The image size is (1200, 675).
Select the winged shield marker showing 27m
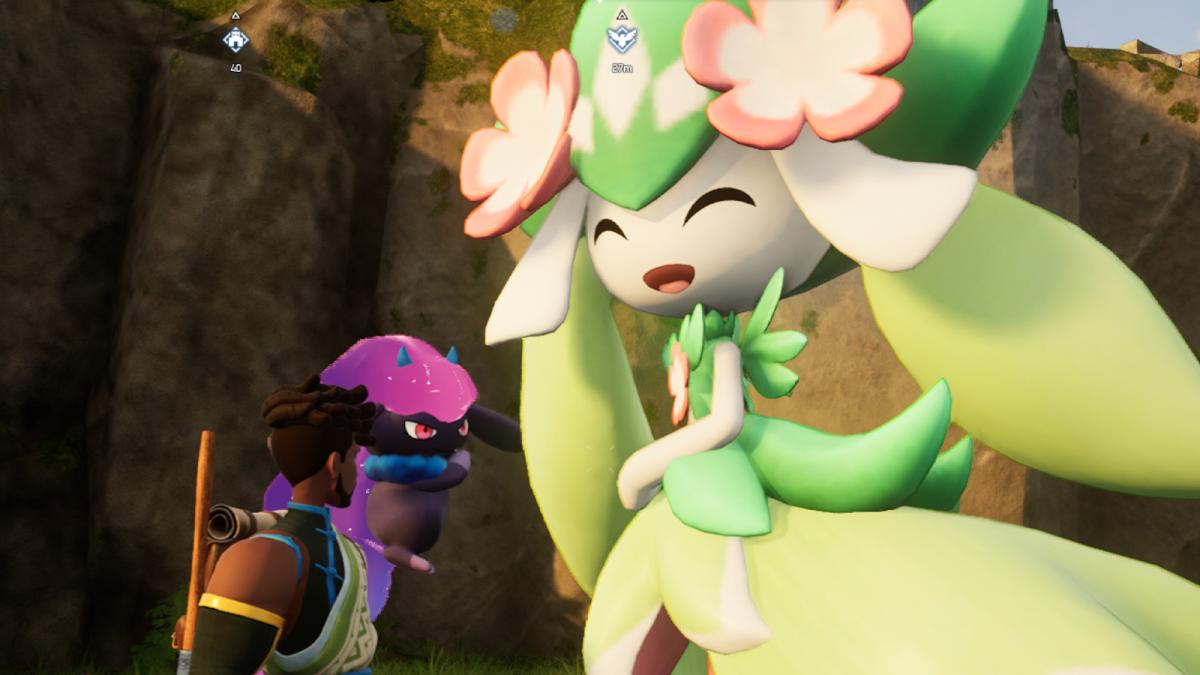[x=620, y=39]
